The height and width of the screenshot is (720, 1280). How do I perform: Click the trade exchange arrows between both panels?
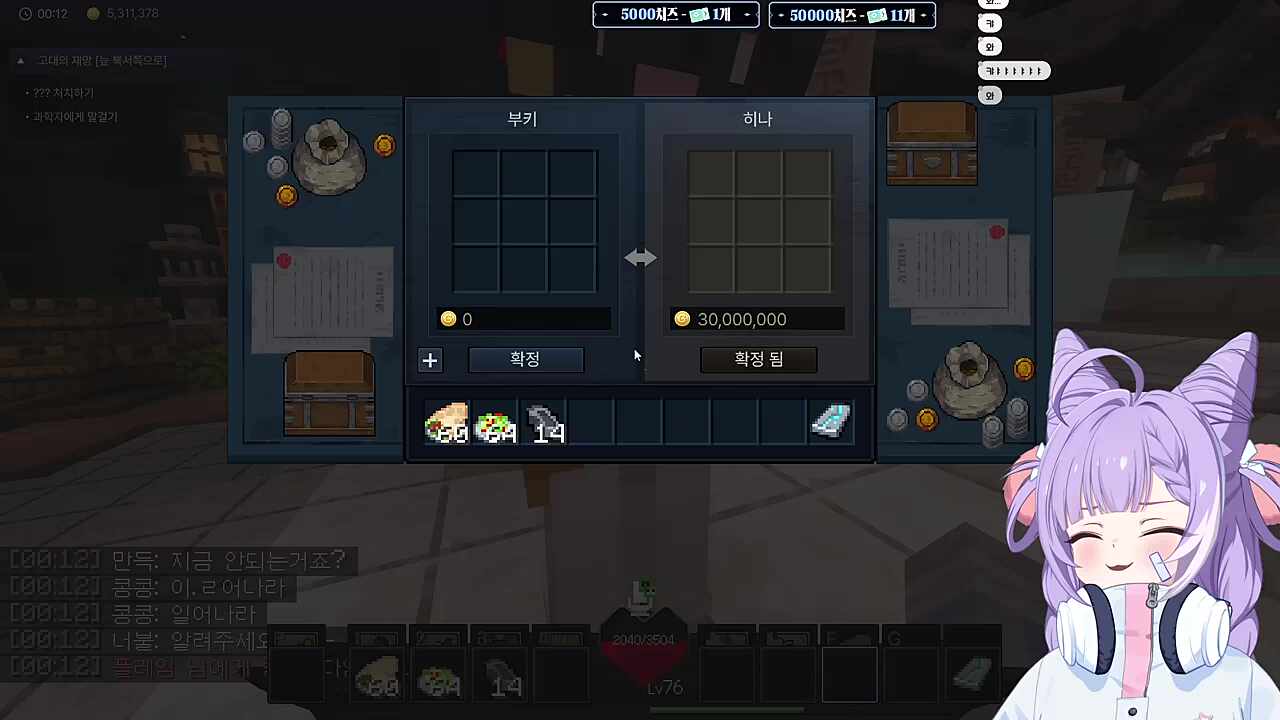tap(640, 258)
